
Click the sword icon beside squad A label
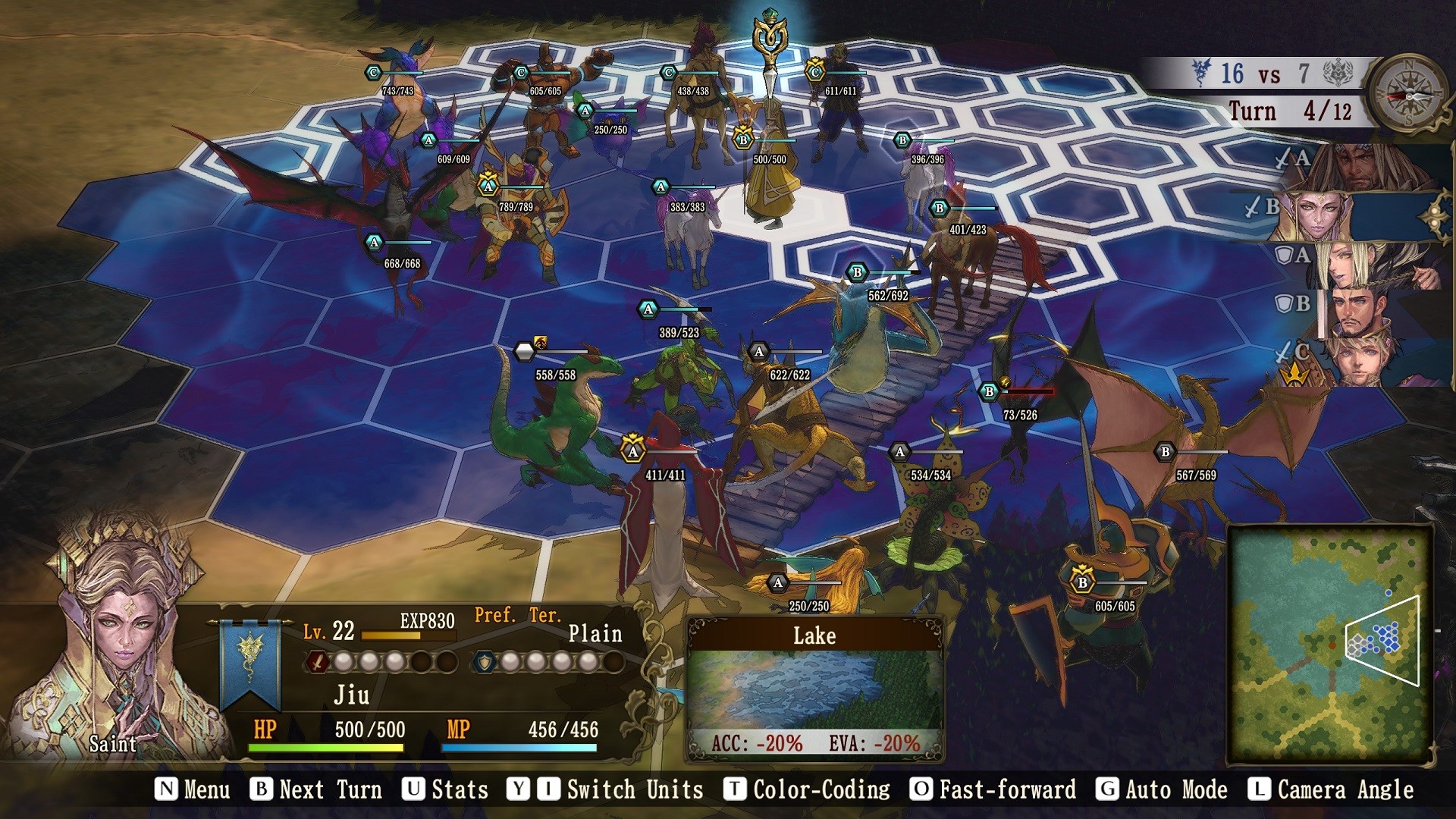point(1282,157)
